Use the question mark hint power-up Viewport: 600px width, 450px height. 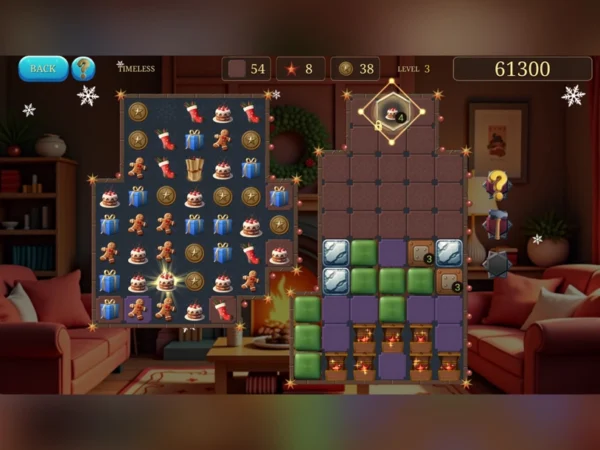[x=497, y=186]
